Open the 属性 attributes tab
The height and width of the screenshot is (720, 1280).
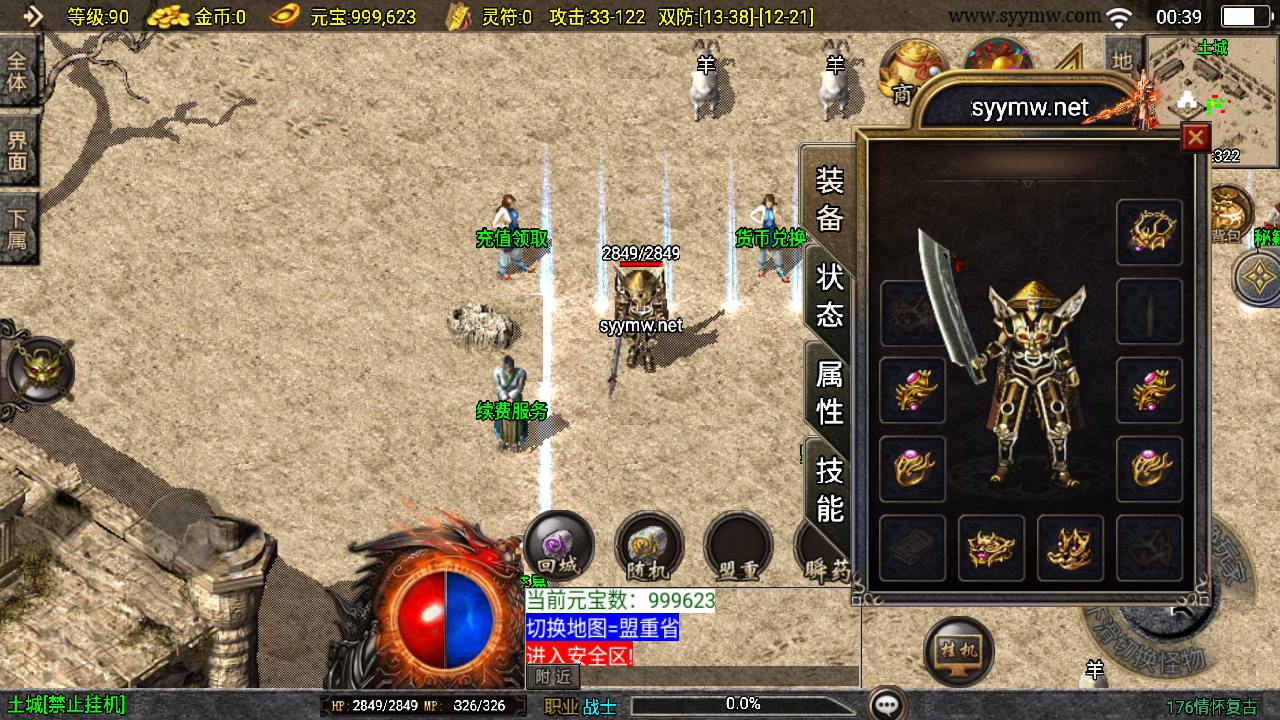[x=830, y=392]
